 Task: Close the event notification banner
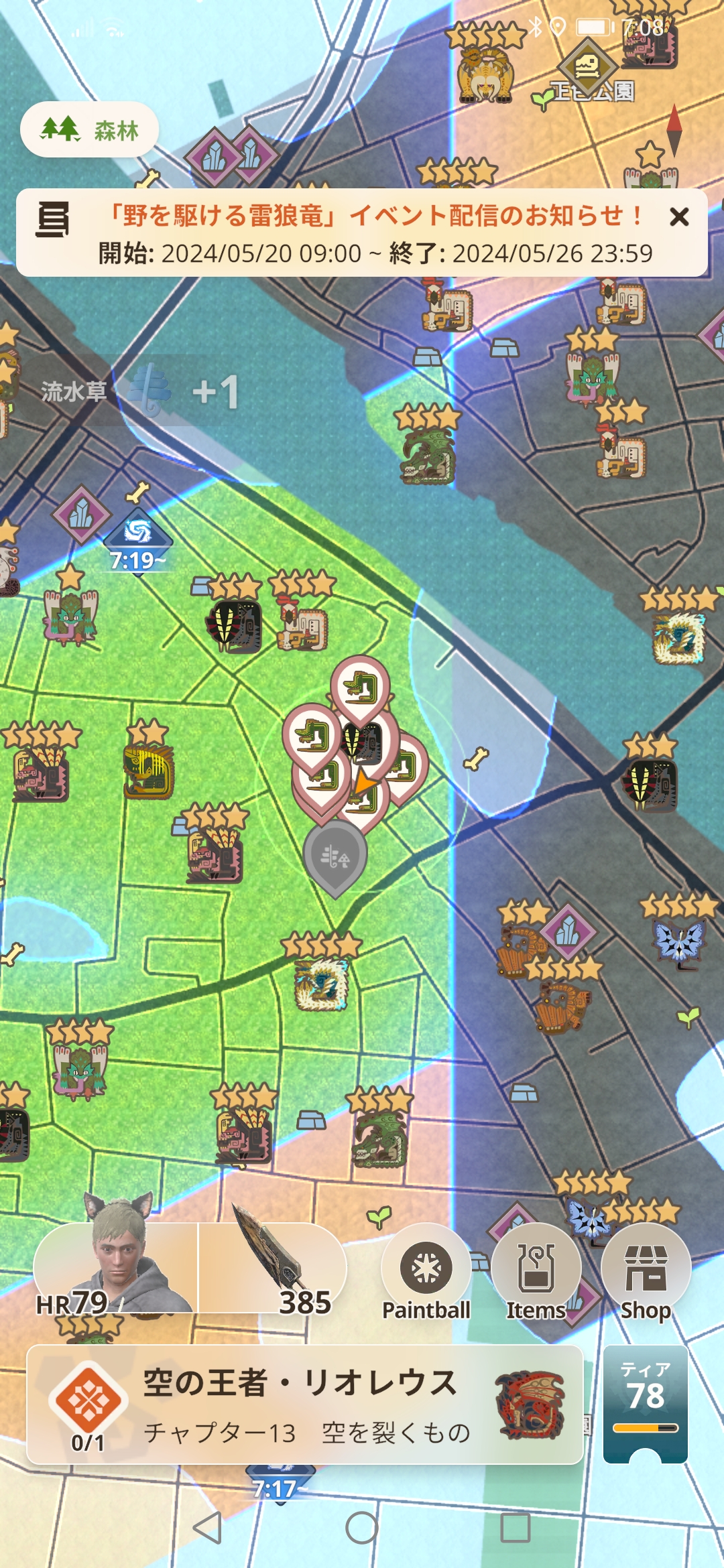coord(679,216)
